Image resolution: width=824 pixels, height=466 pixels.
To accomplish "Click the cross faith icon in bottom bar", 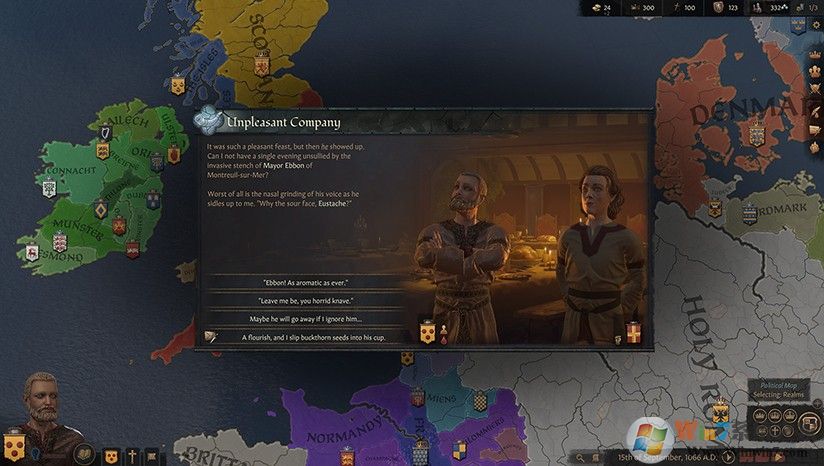I will click(132, 455).
